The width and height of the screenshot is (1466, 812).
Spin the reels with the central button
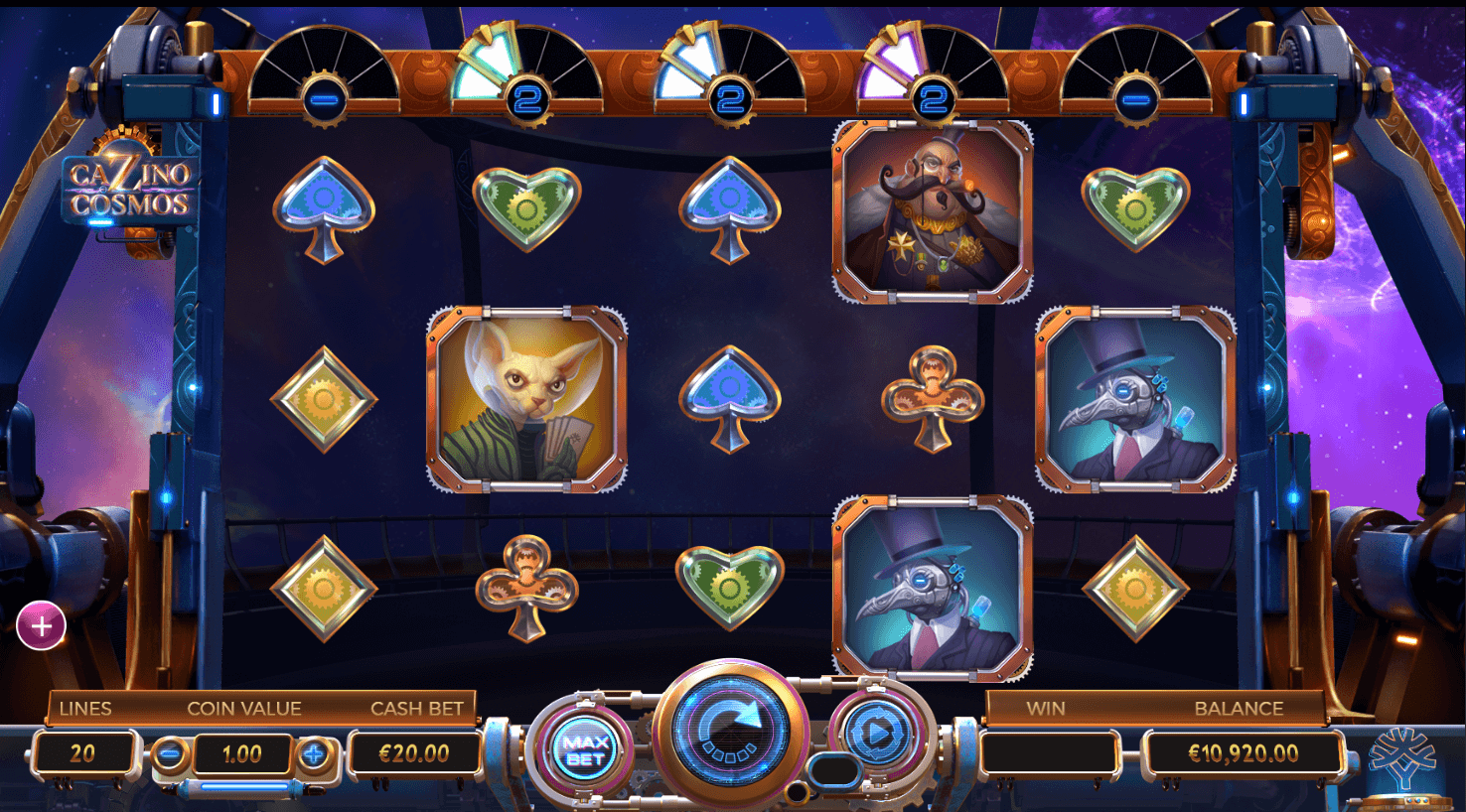[730, 732]
